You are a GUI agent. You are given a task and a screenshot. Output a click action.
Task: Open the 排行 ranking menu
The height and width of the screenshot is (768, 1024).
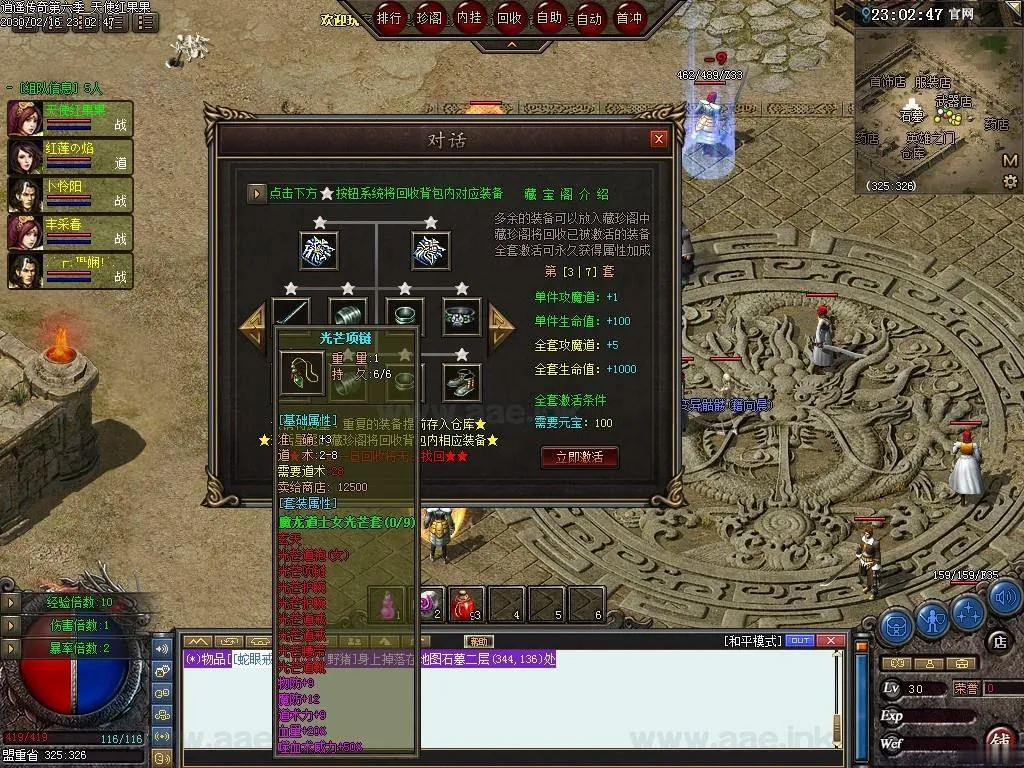click(x=390, y=18)
